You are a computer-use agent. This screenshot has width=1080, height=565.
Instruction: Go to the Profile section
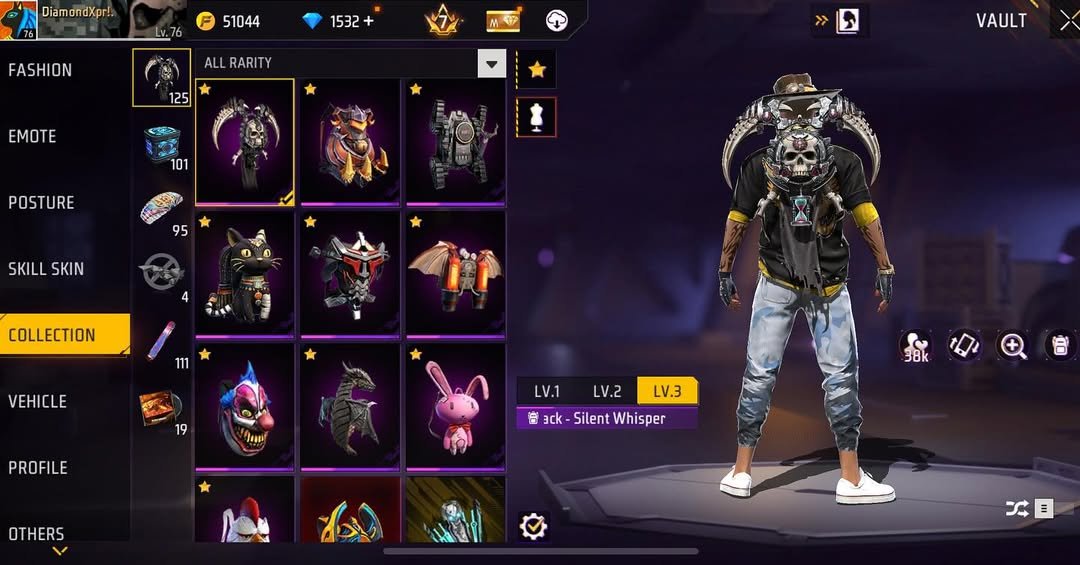point(38,467)
